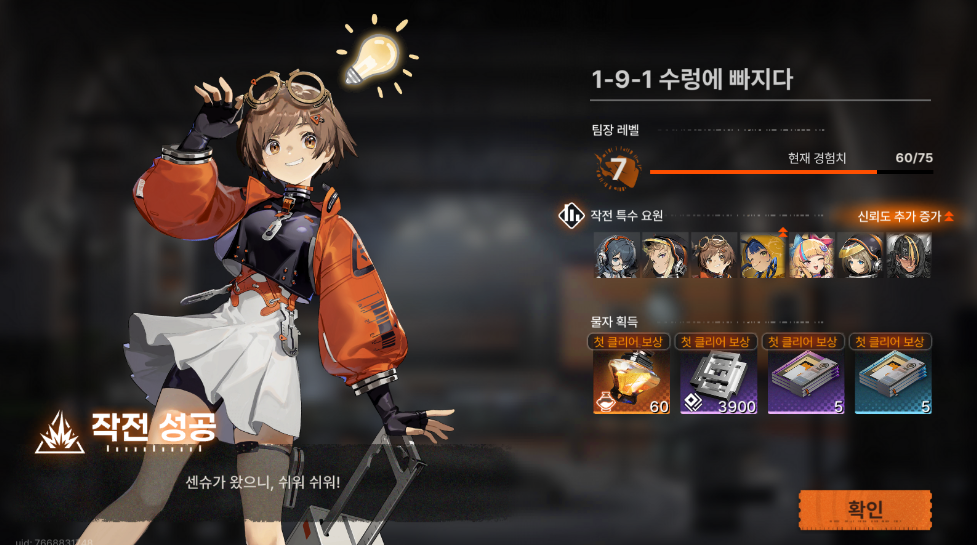Confirm the mission result with 확인
977x545 pixels.
coord(865,509)
